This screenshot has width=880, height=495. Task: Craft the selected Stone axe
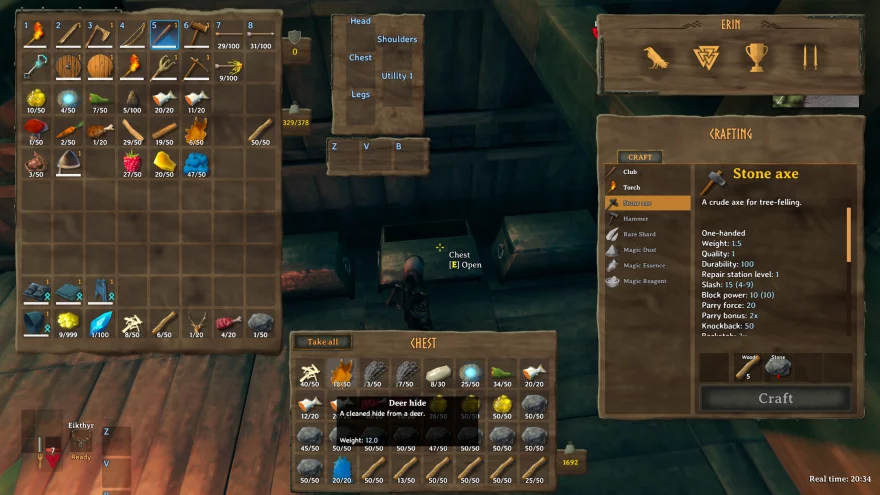click(775, 398)
